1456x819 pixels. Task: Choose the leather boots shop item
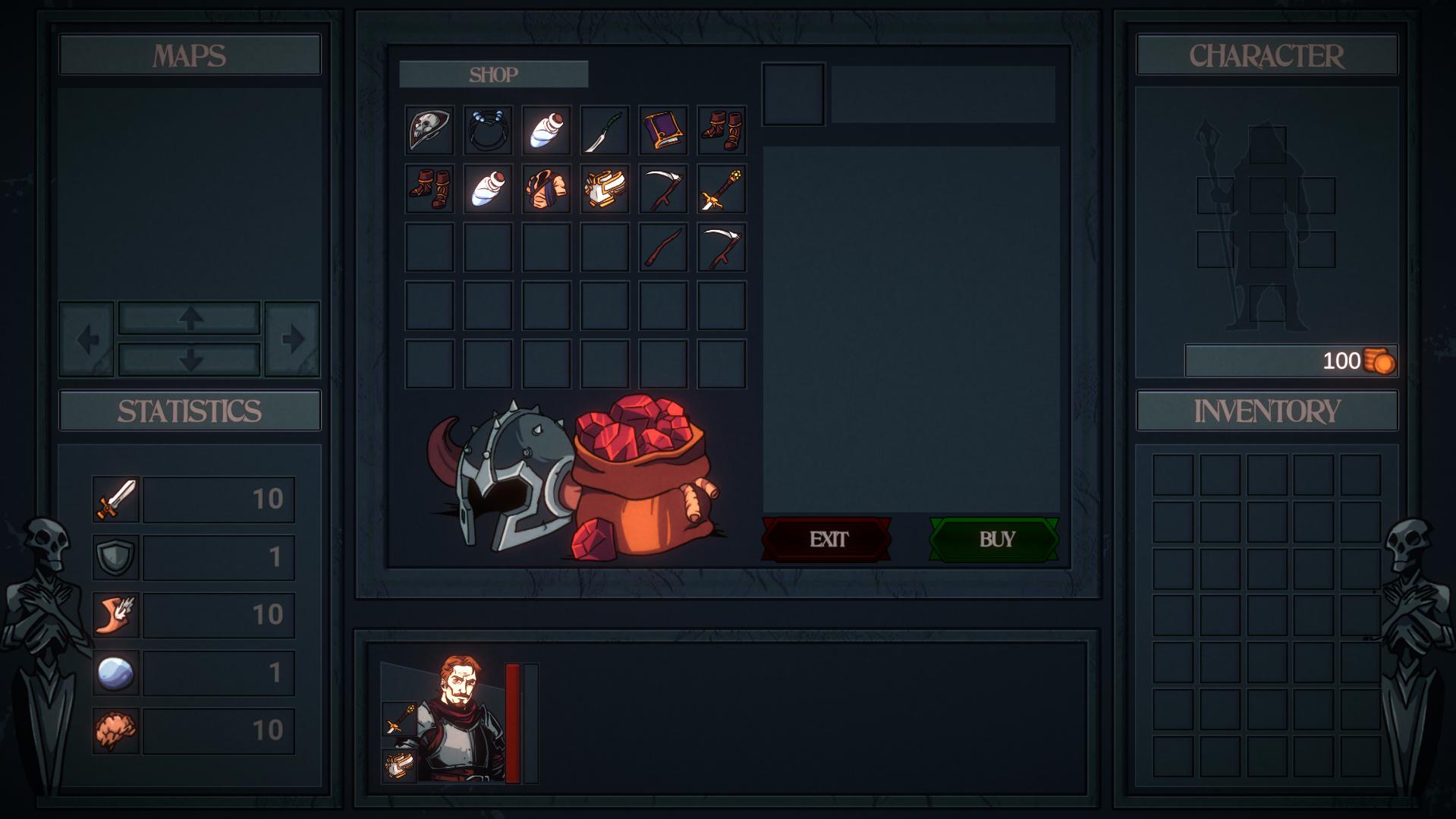[722, 129]
